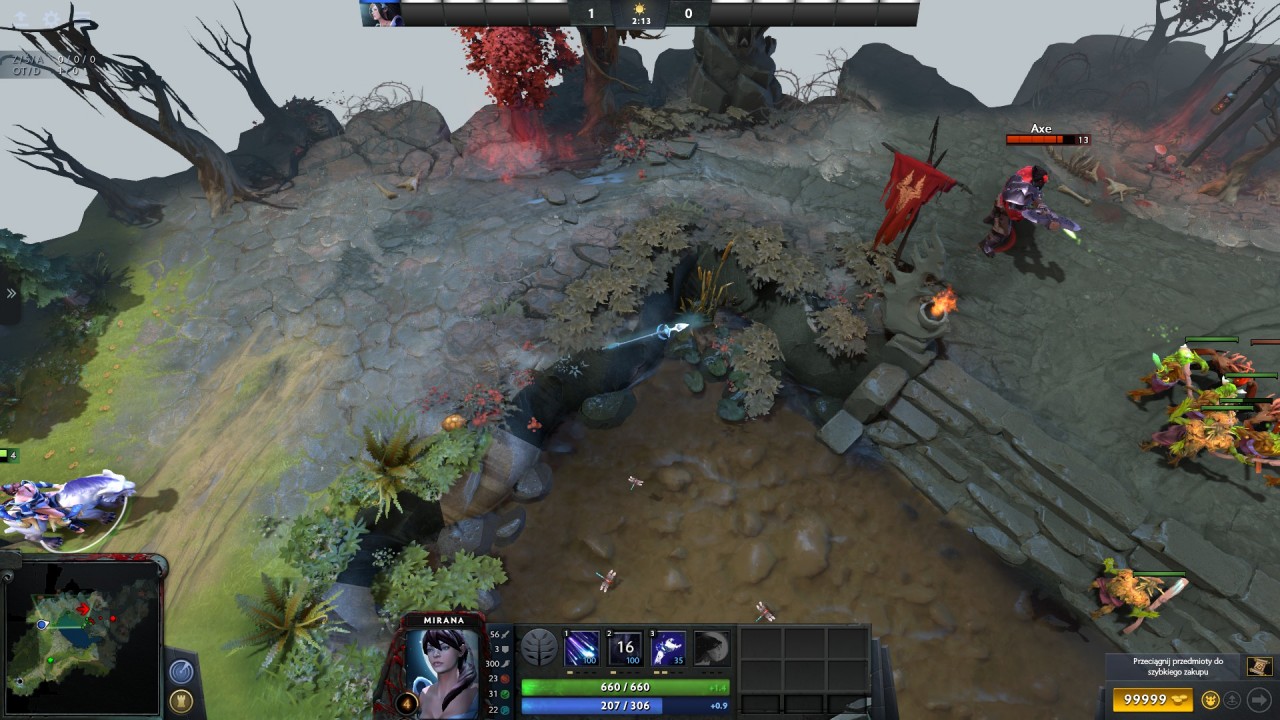Click the Moonlight Shadow ultimate icon

coord(711,648)
